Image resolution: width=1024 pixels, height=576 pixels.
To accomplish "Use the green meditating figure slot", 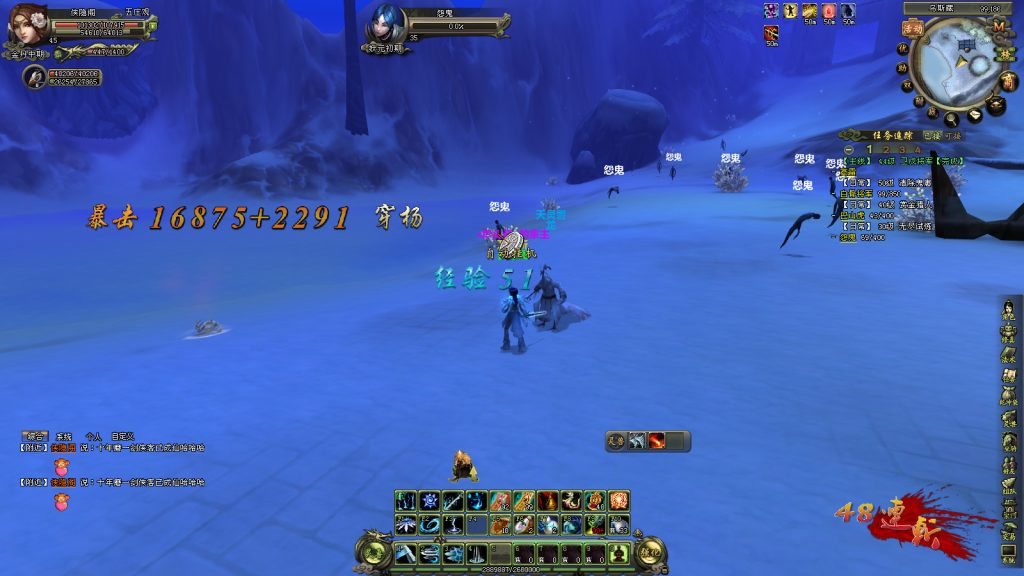I will click(619, 553).
